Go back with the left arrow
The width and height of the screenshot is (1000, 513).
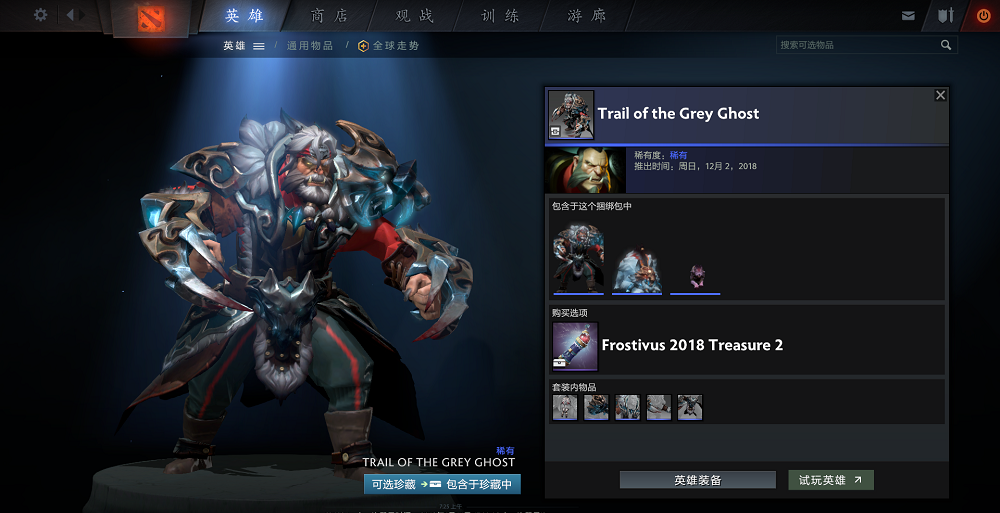(x=72, y=15)
